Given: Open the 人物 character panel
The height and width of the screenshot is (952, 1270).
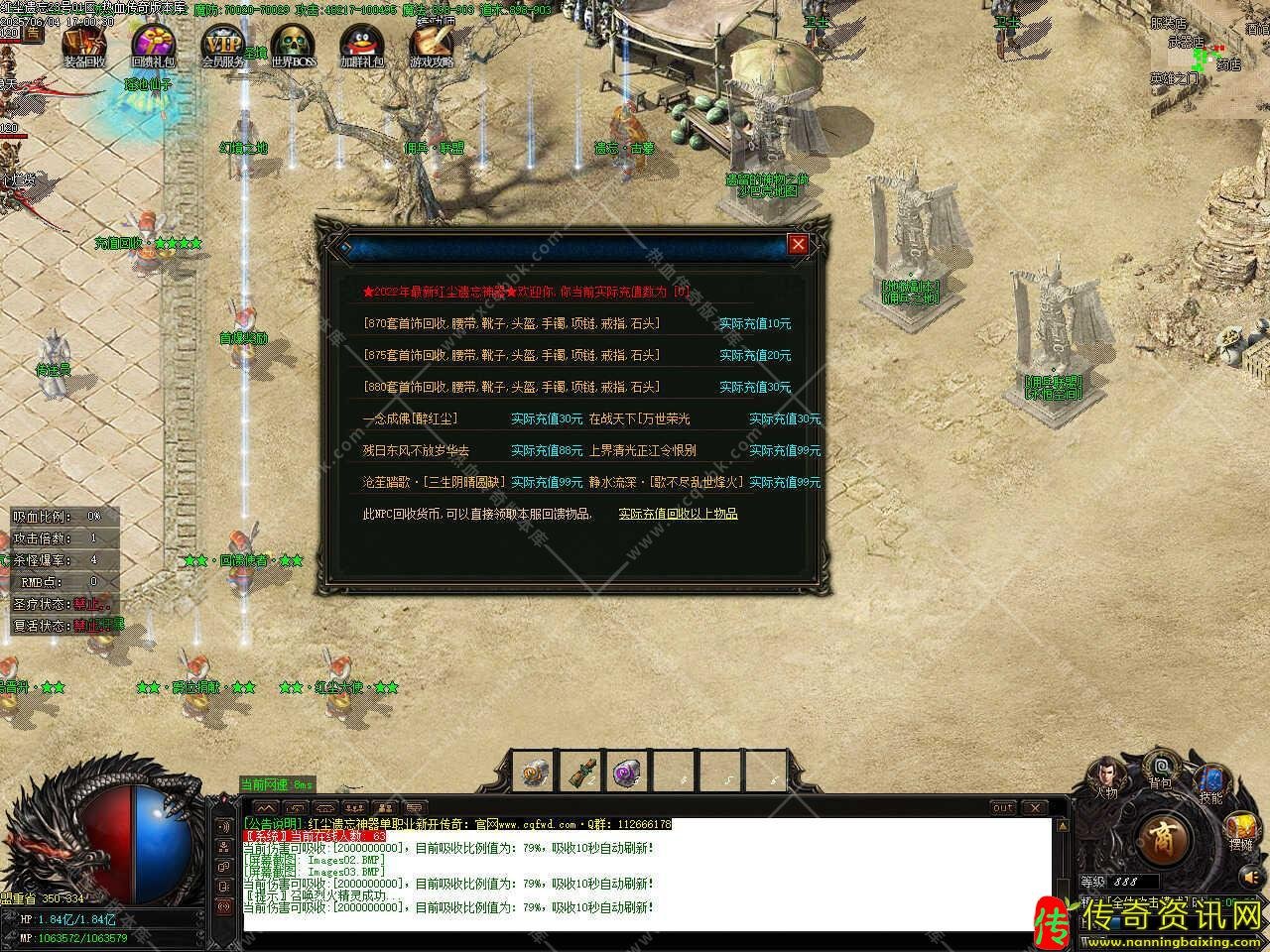Looking at the screenshot, I should (1106, 778).
